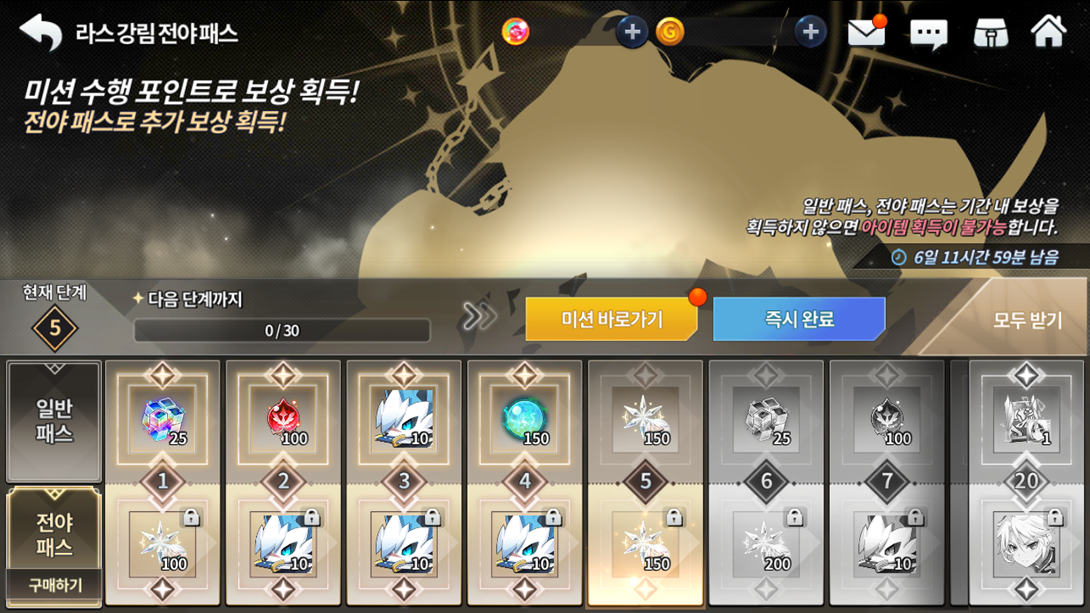
Task: Select the locked 200 star reward at stage 6
Action: click(766, 545)
